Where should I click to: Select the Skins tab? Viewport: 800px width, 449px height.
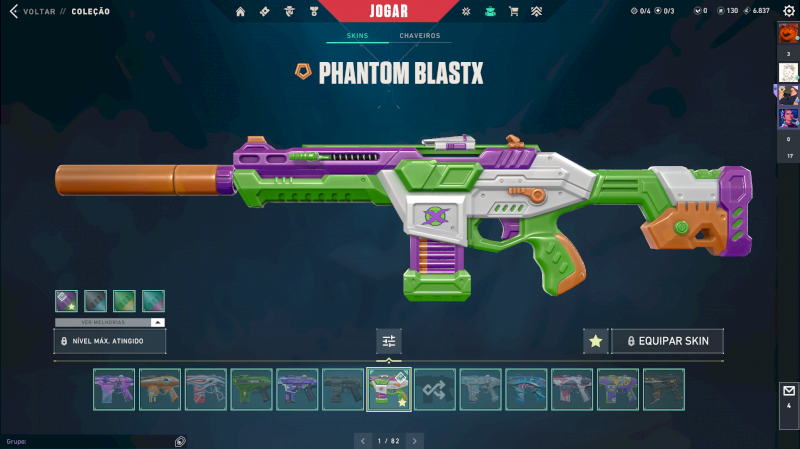(357, 36)
